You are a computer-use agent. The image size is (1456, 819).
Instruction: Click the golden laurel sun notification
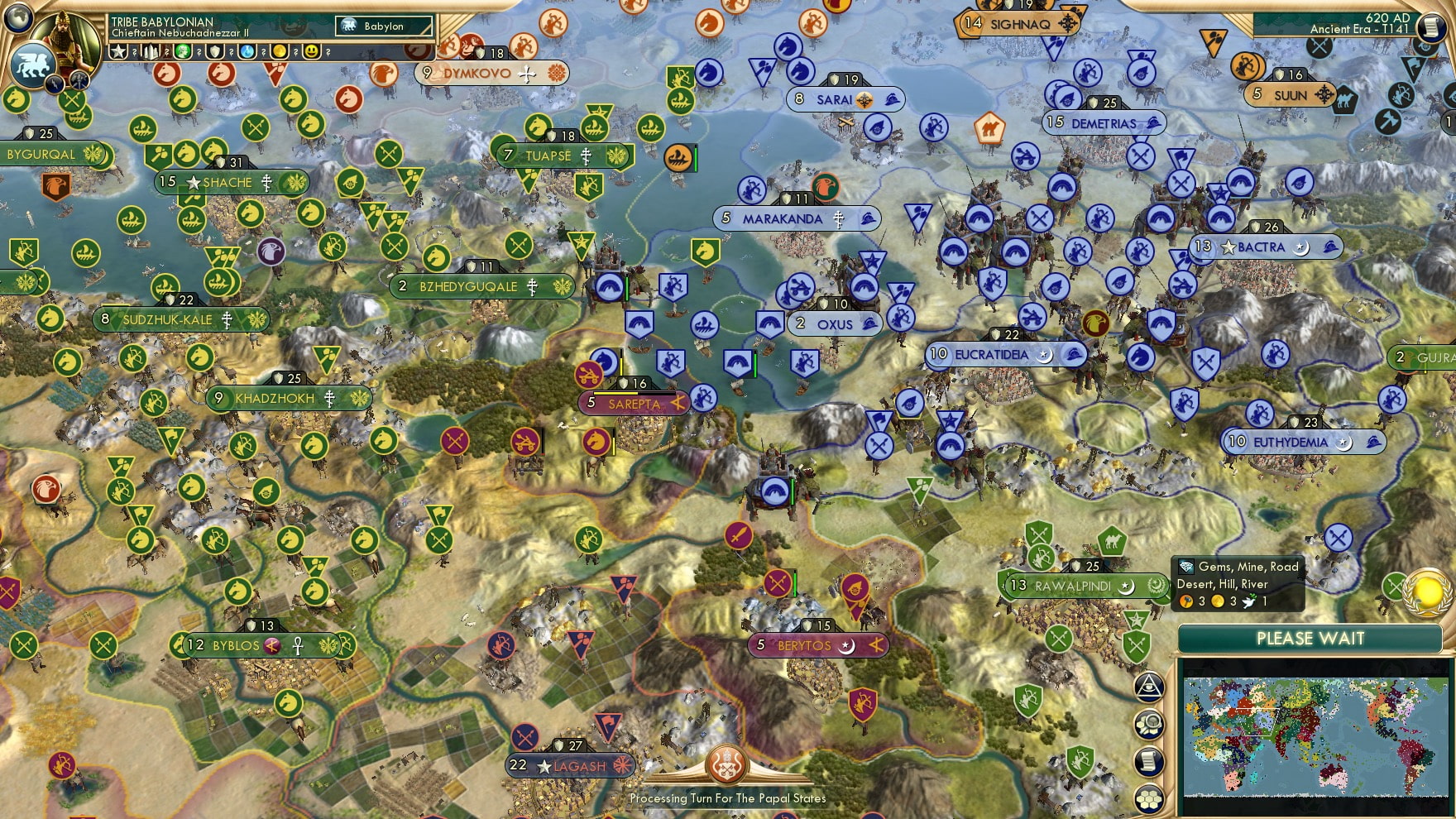click(1429, 591)
